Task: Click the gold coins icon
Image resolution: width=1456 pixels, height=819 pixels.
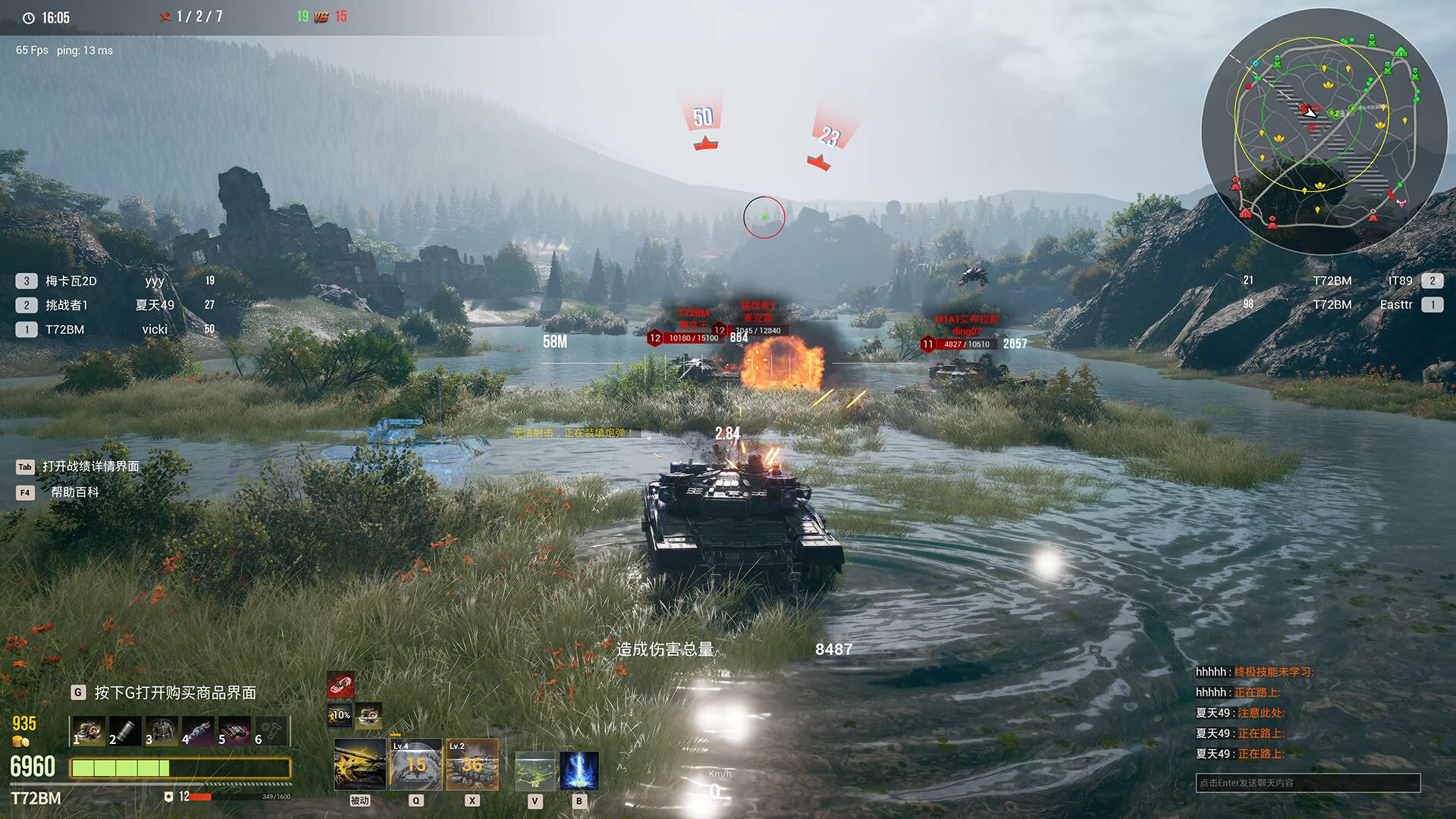Action: [20, 742]
